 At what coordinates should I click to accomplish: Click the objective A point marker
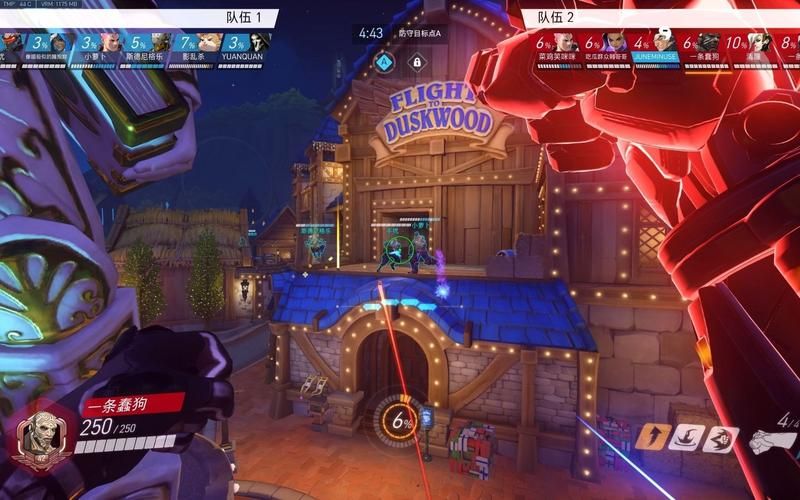(383, 62)
